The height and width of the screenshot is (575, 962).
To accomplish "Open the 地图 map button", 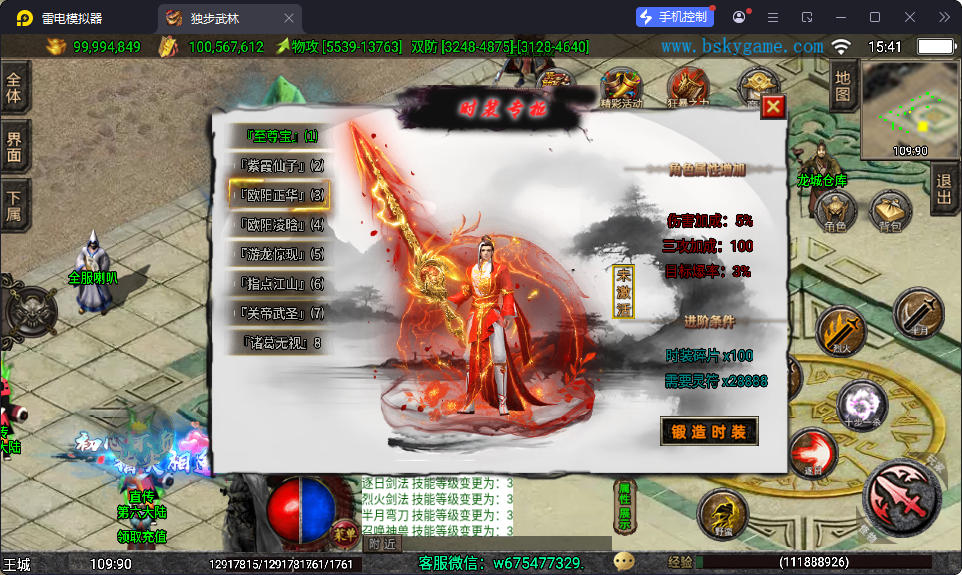I will pos(843,86).
